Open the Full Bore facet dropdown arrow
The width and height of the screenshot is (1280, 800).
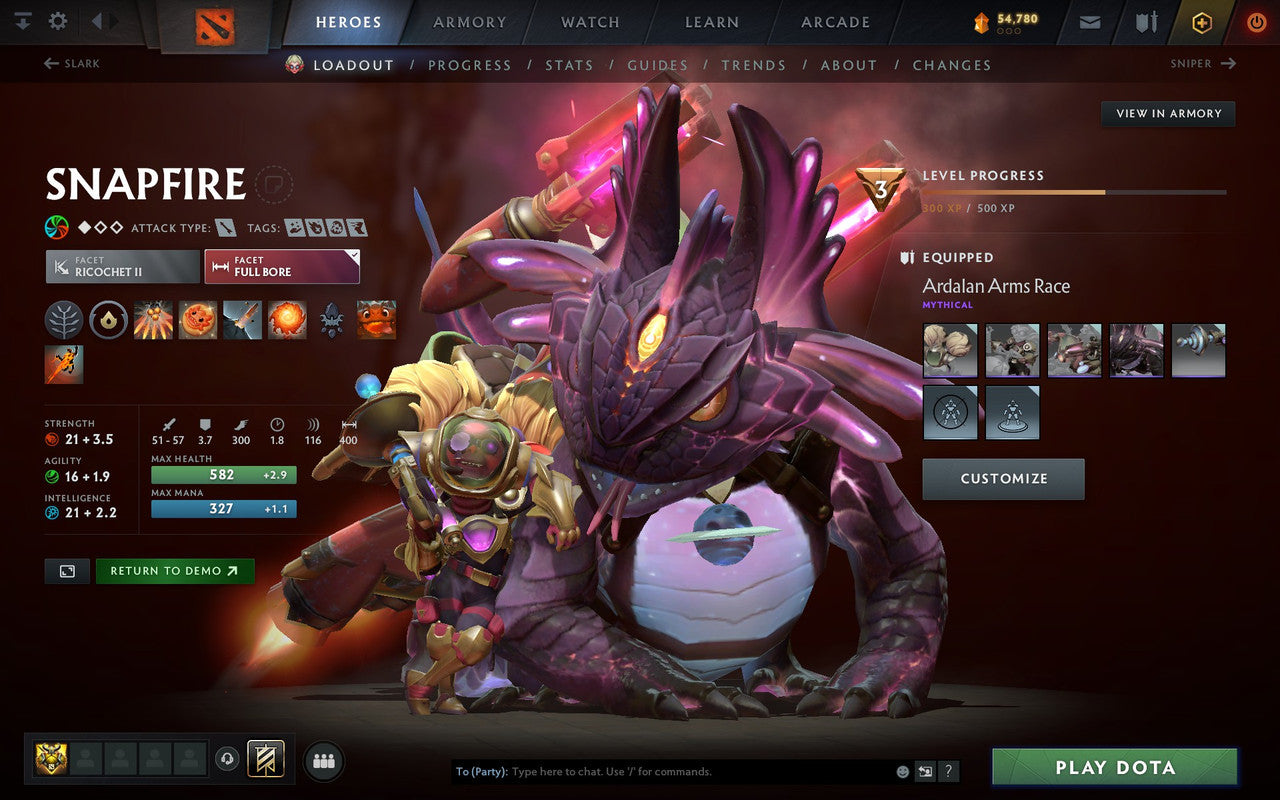352,255
